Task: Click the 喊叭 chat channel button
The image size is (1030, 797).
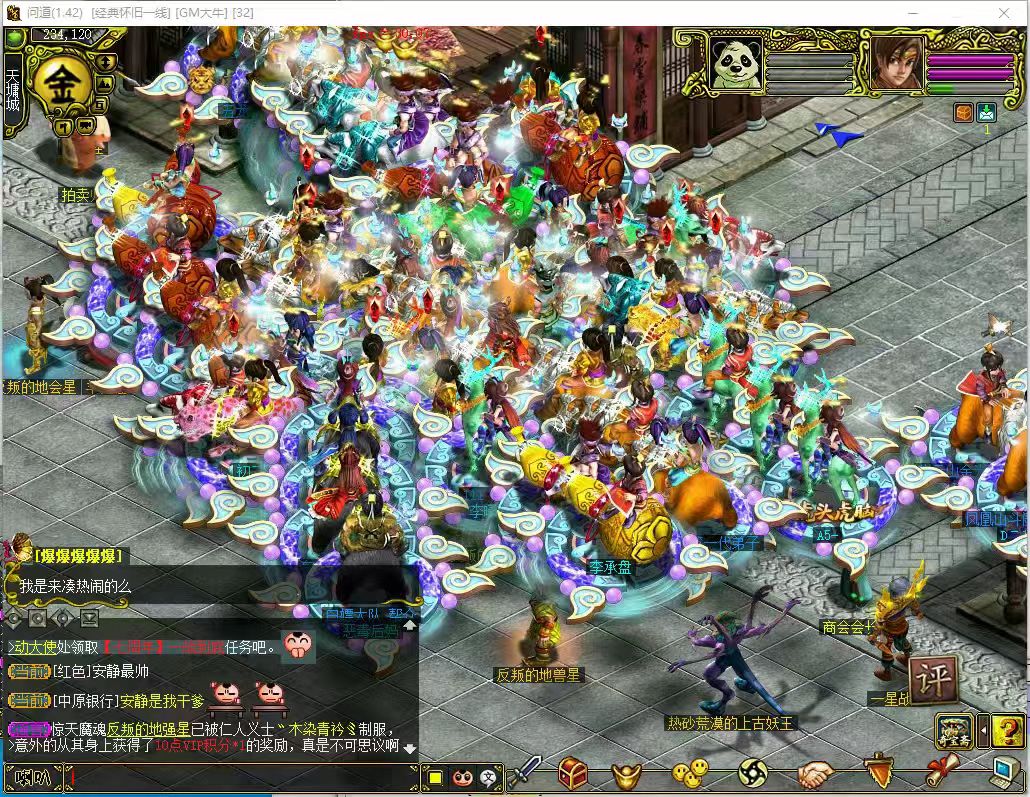Action: (33, 777)
